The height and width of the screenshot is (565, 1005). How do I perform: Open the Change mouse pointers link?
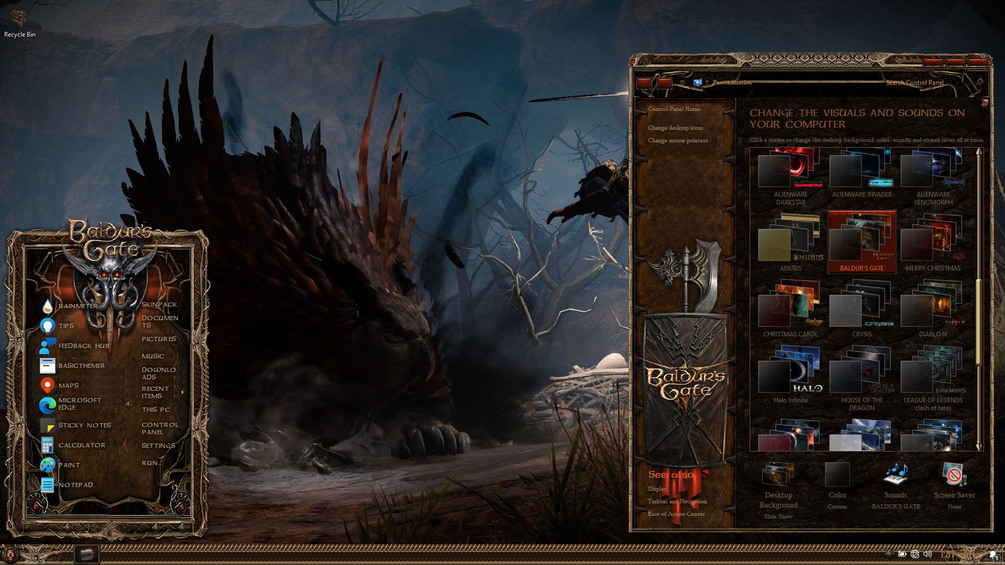coord(678,141)
